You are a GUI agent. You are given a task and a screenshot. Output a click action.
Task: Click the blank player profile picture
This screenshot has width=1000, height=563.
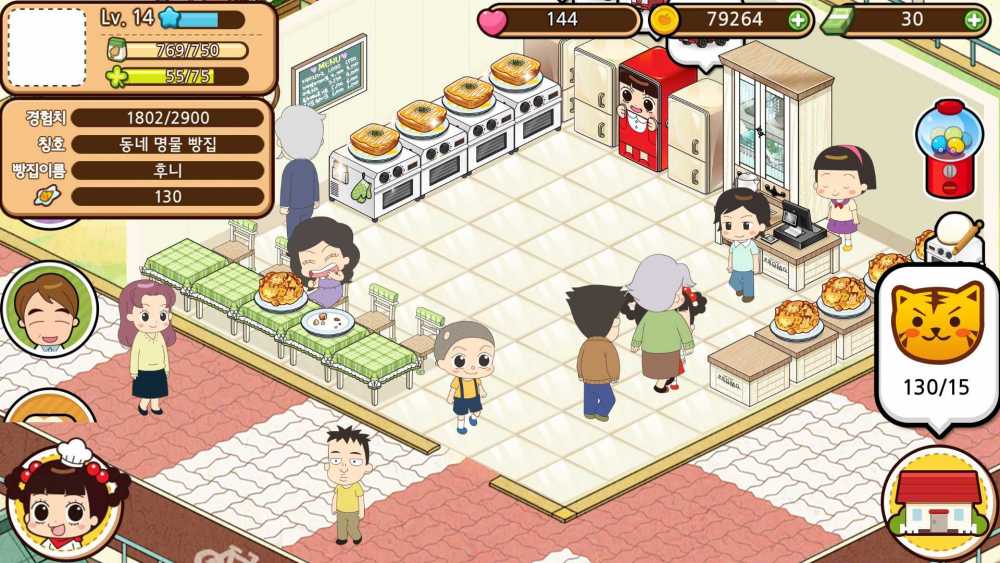coord(46,47)
